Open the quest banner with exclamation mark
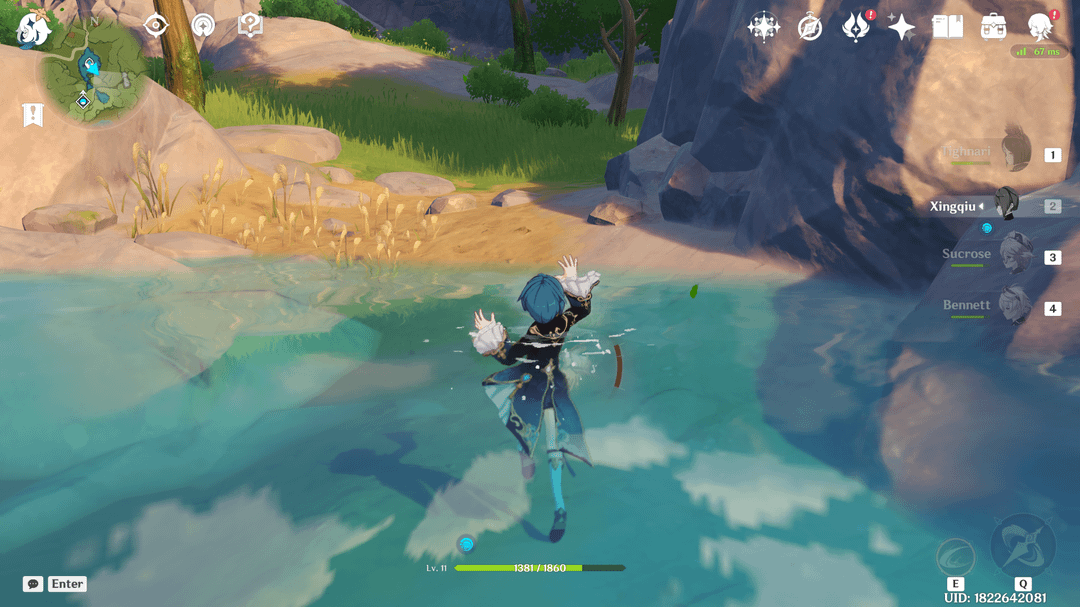 tap(33, 115)
